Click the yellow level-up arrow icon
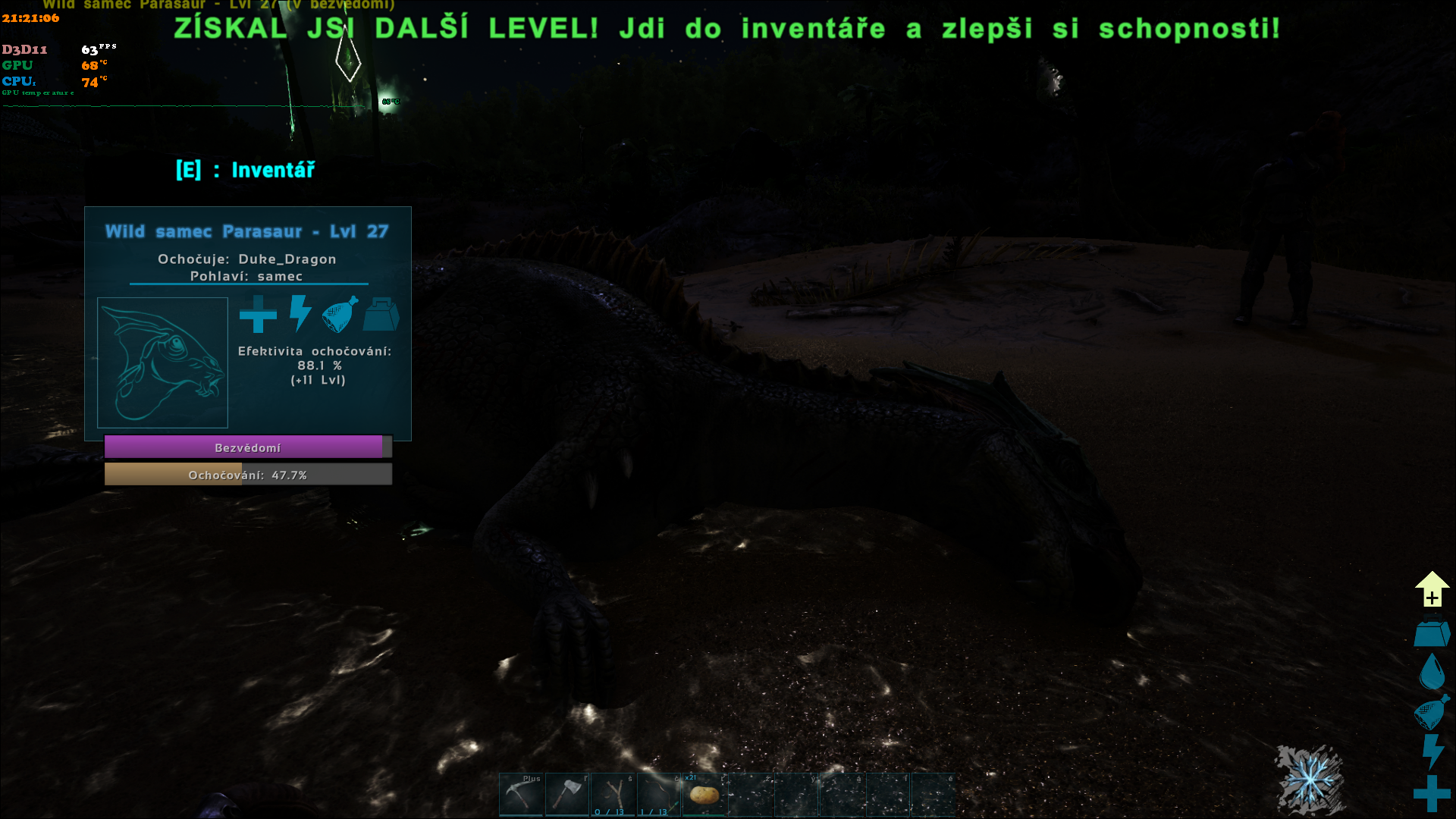Image resolution: width=1456 pixels, height=819 pixels. tap(1432, 589)
